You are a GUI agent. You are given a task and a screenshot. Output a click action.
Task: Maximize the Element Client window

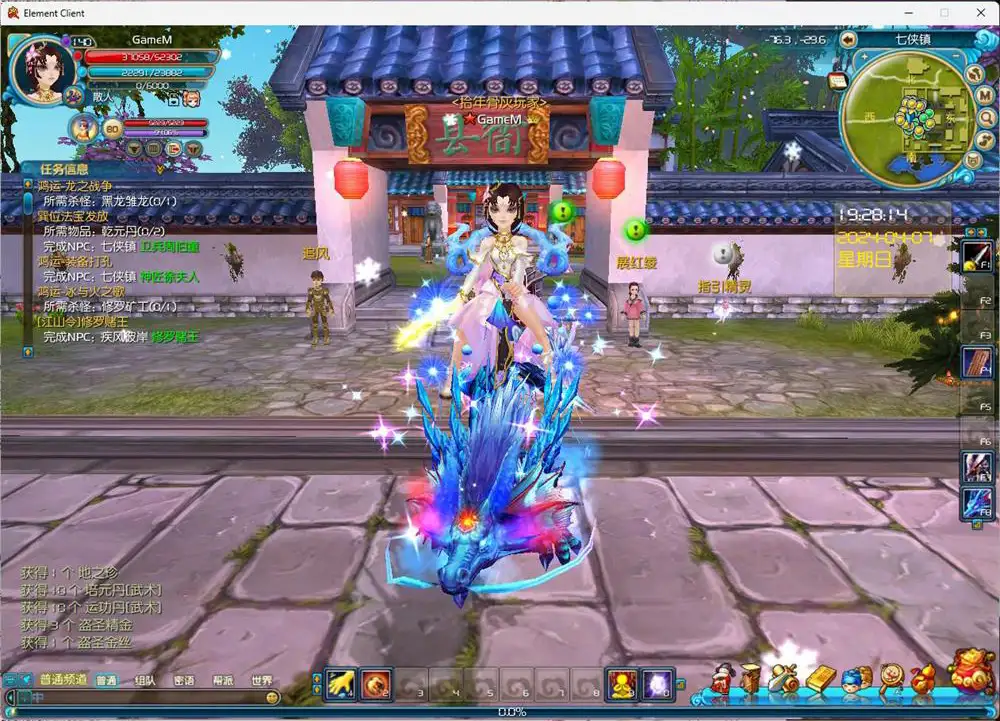[943, 12]
